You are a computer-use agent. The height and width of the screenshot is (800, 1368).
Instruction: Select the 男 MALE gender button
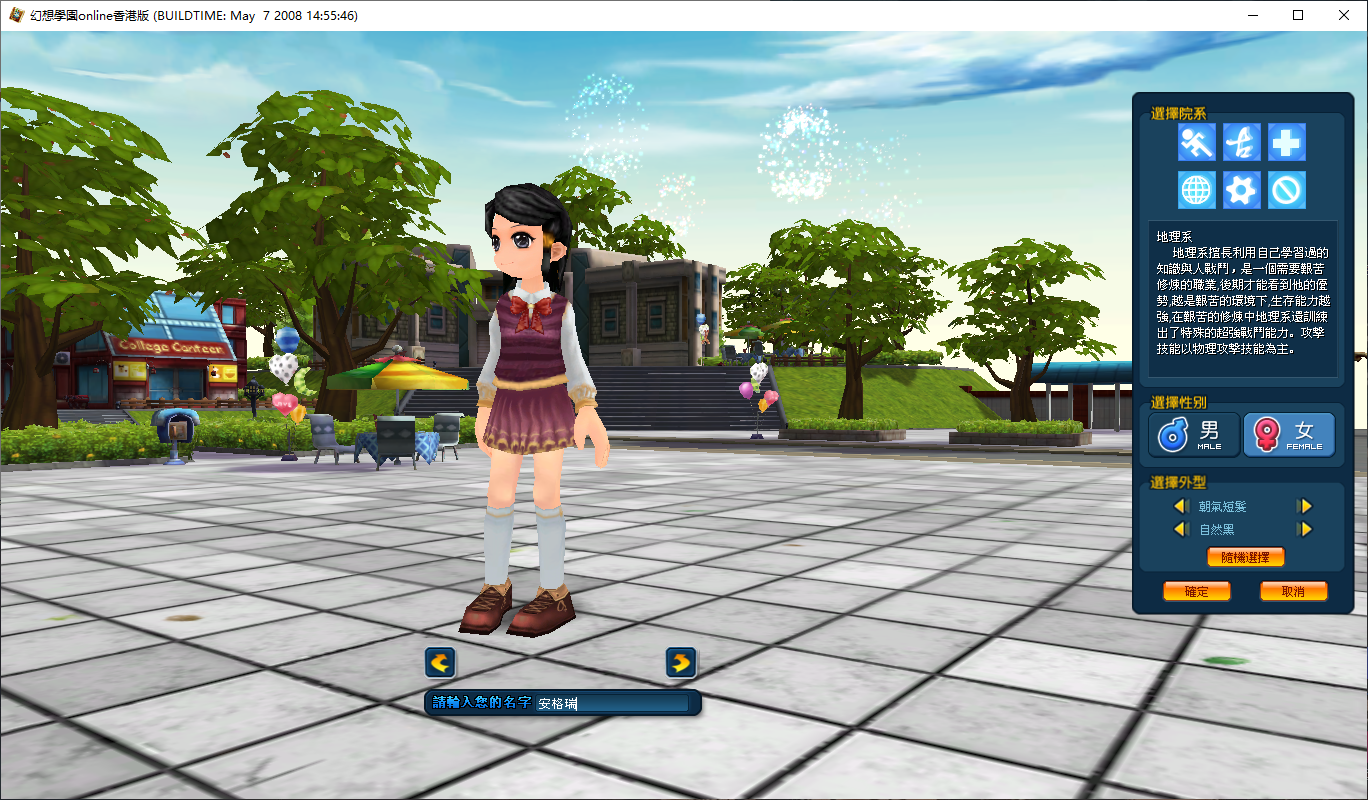(x=1195, y=435)
